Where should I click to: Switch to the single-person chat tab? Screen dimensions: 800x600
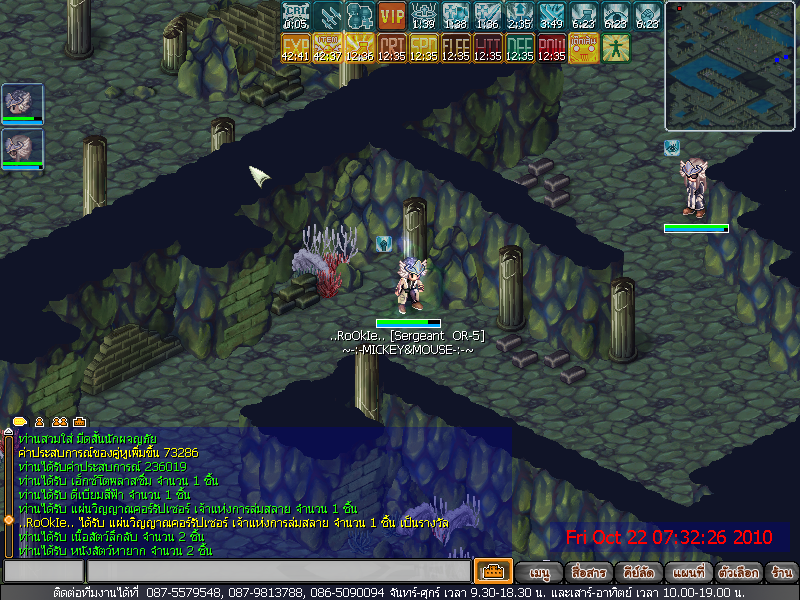coord(40,422)
